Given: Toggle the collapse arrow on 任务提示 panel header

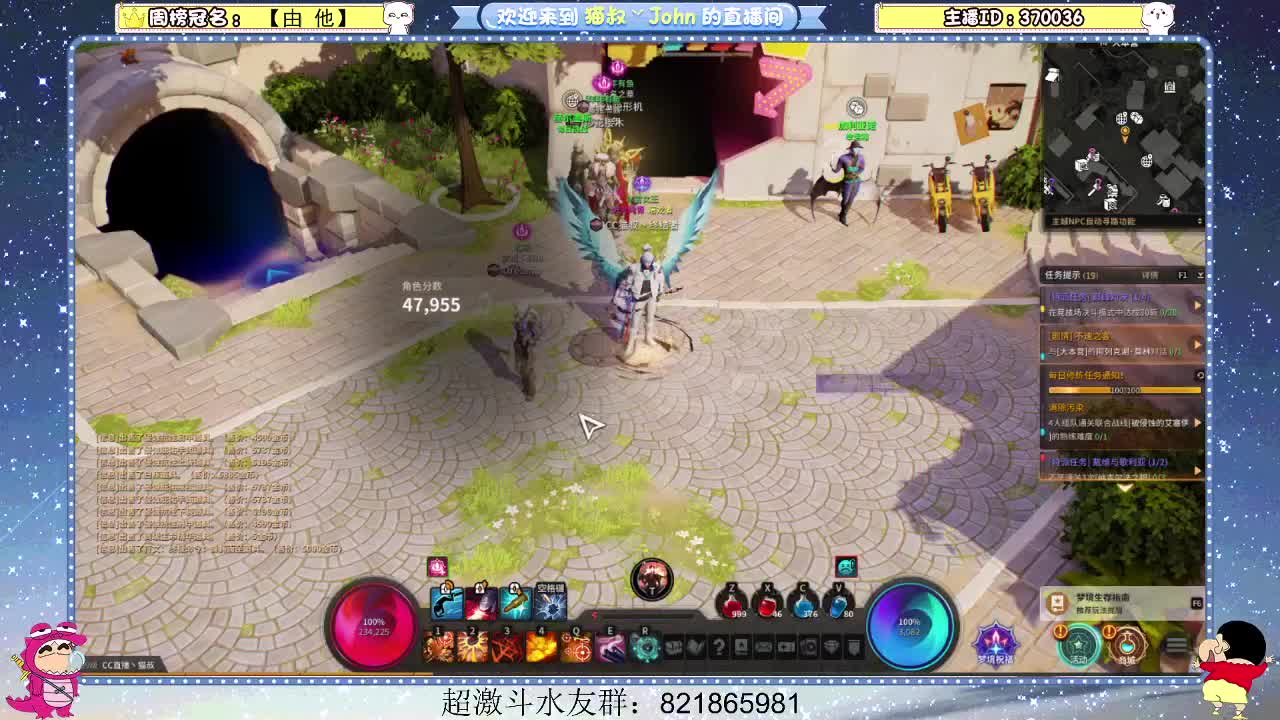Looking at the screenshot, I should click(x=1200, y=275).
